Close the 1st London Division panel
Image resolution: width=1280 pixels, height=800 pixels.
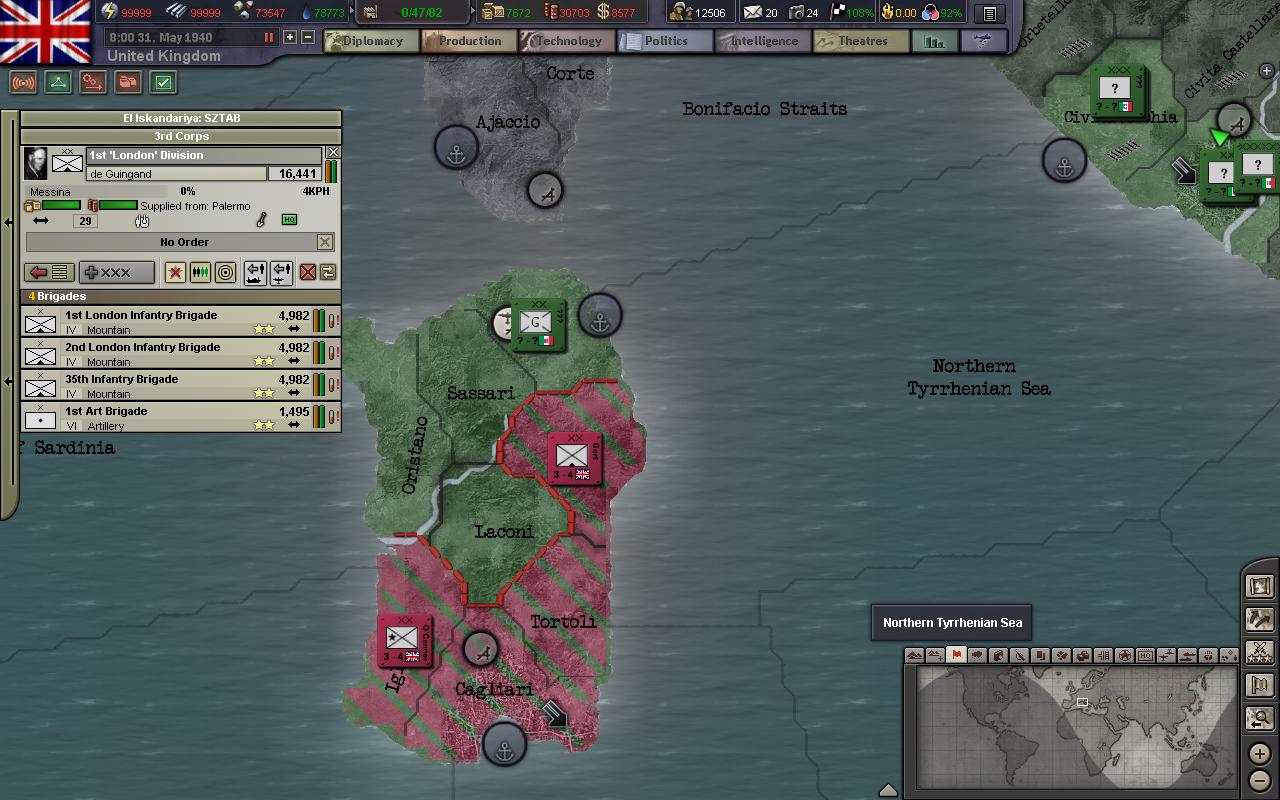tap(333, 153)
